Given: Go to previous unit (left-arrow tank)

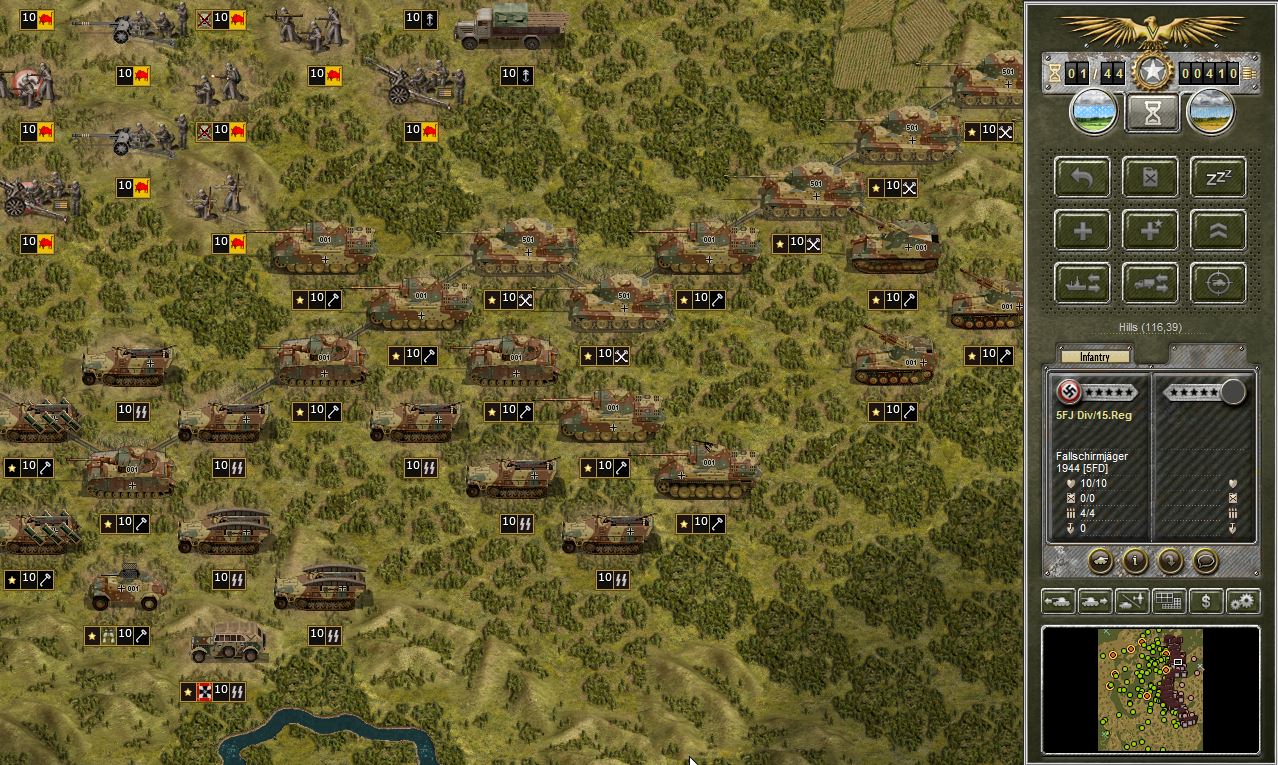Looking at the screenshot, I should 1058,601.
